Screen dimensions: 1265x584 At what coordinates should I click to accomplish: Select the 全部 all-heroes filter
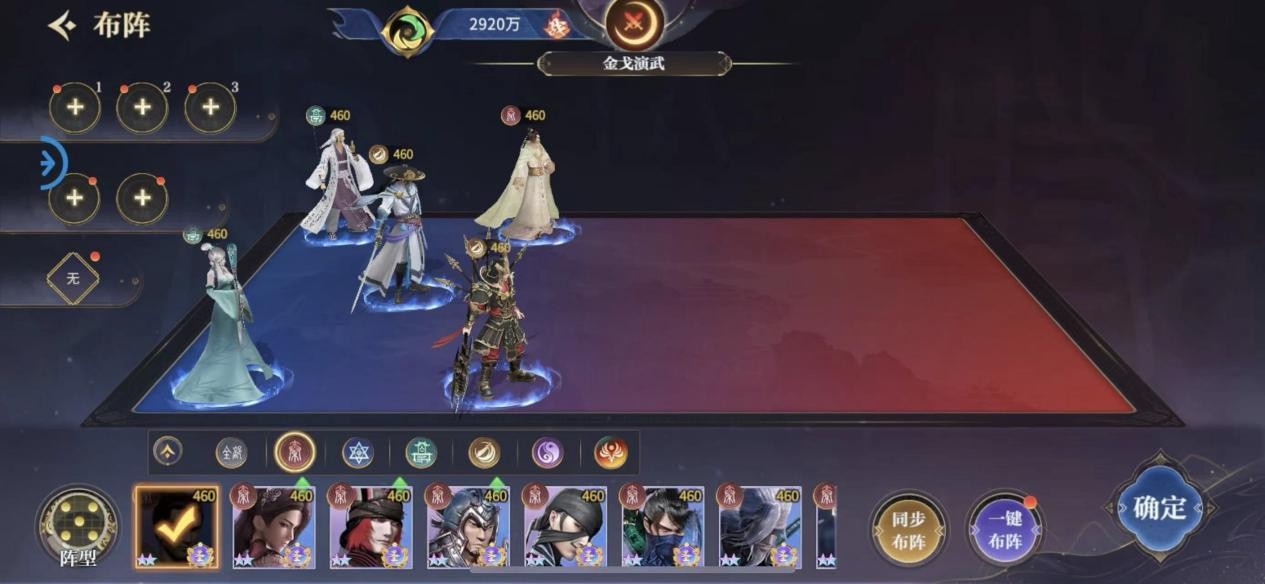pos(232,453)
